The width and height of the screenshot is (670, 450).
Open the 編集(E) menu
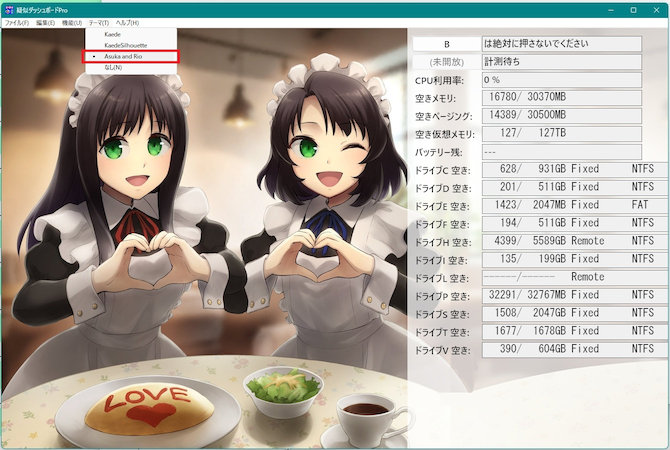coord(45,22)
